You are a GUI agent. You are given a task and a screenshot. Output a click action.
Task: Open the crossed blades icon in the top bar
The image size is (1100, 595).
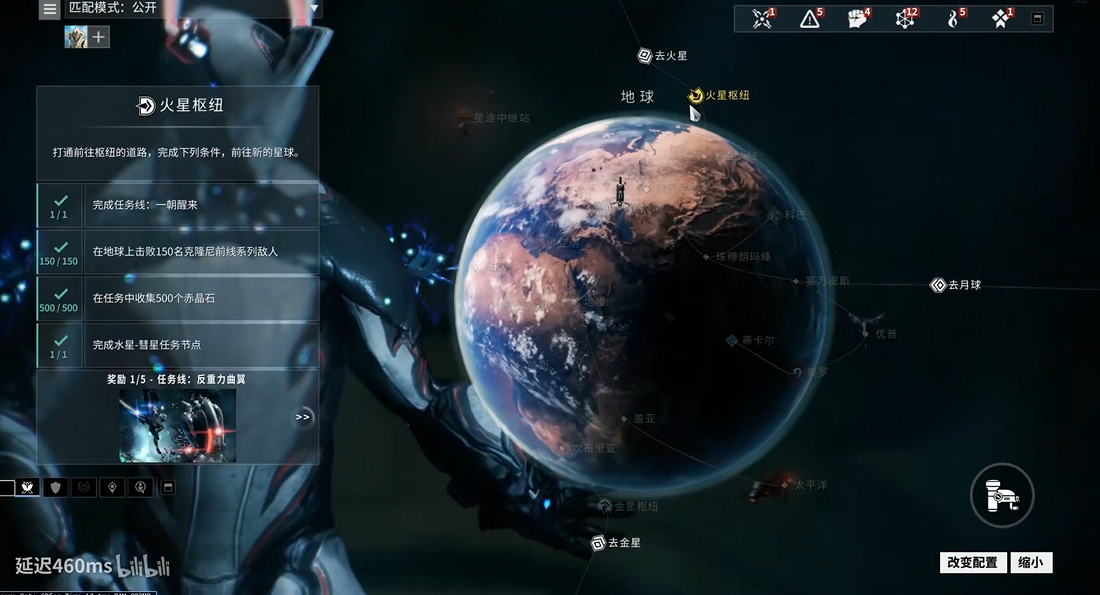(763, 19)
